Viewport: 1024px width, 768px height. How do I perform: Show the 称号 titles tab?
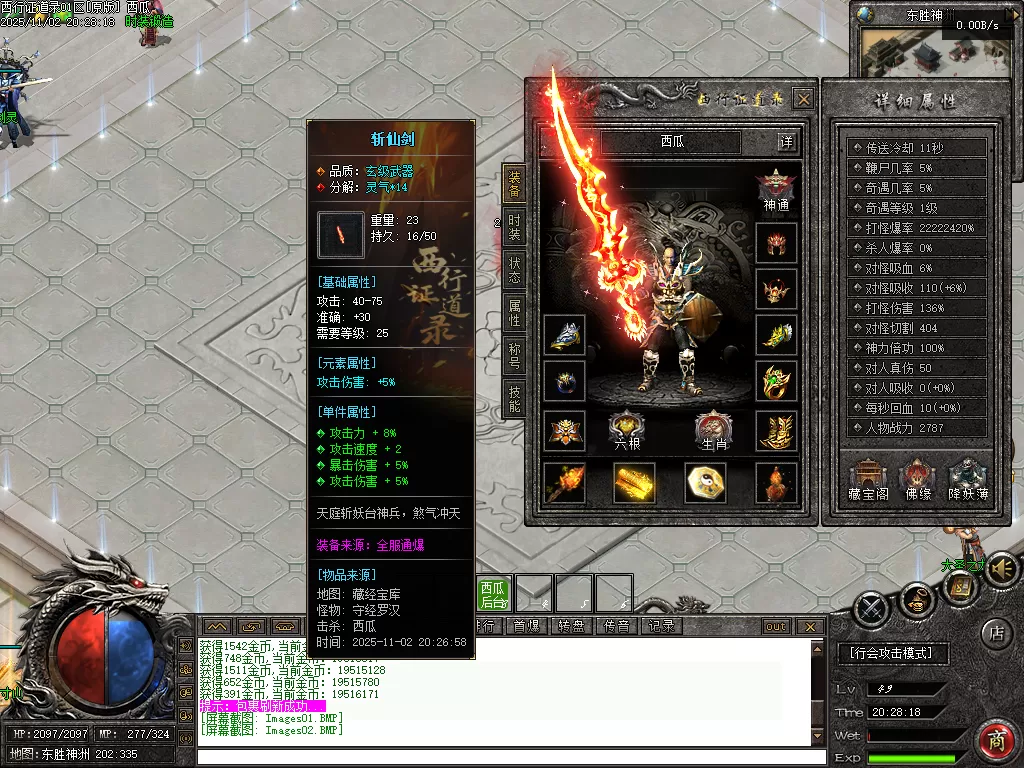(x=513, y=356)
